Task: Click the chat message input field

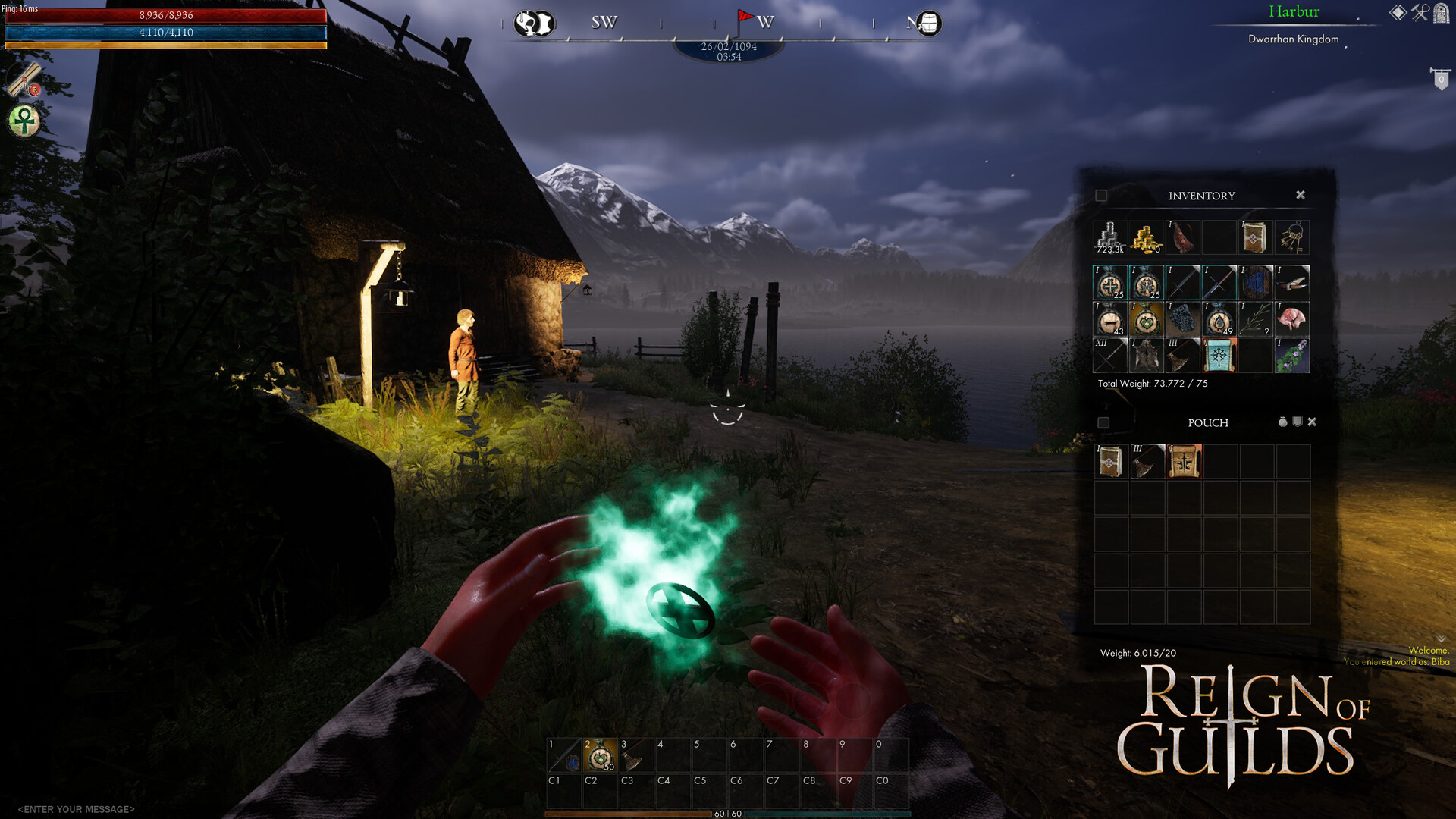Action: (76, 809)
